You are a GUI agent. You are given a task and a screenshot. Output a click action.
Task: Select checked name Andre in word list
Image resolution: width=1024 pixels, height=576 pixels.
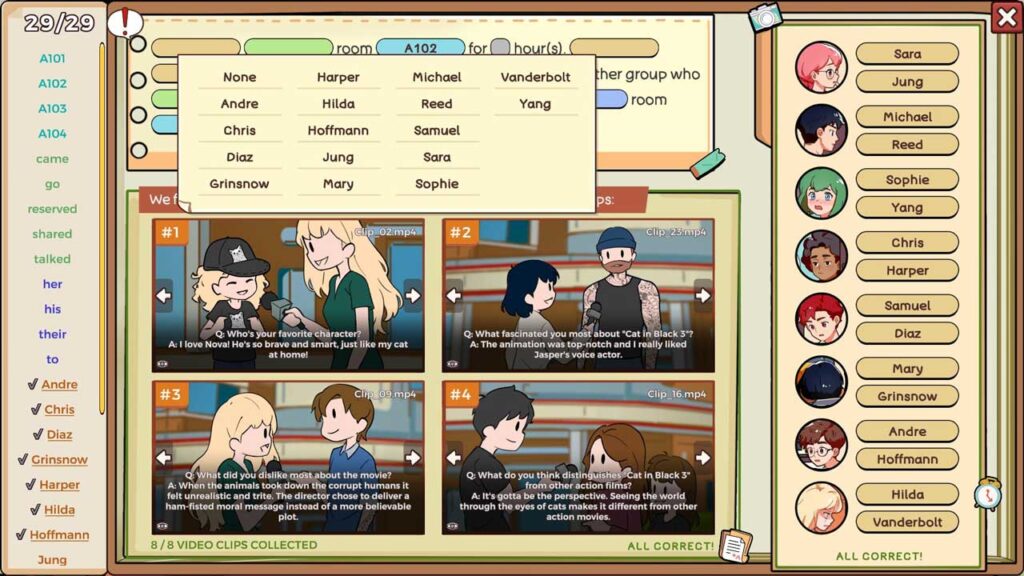[x=59, y=384]
